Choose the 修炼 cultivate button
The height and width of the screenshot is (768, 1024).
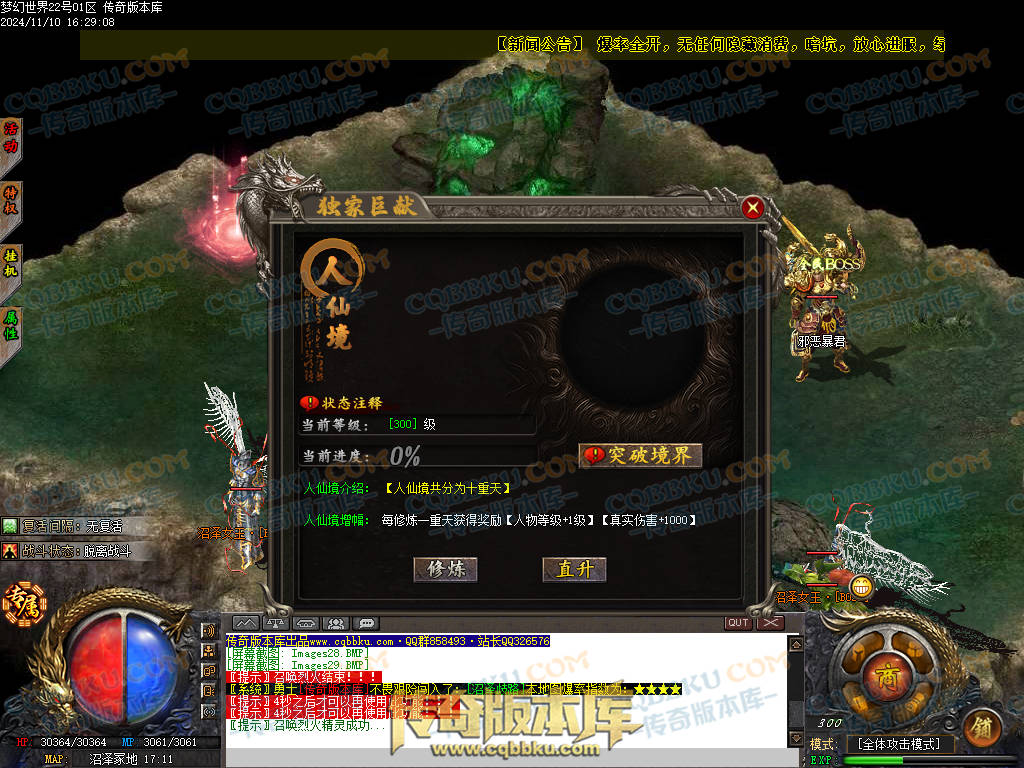(x=446, y=569)
